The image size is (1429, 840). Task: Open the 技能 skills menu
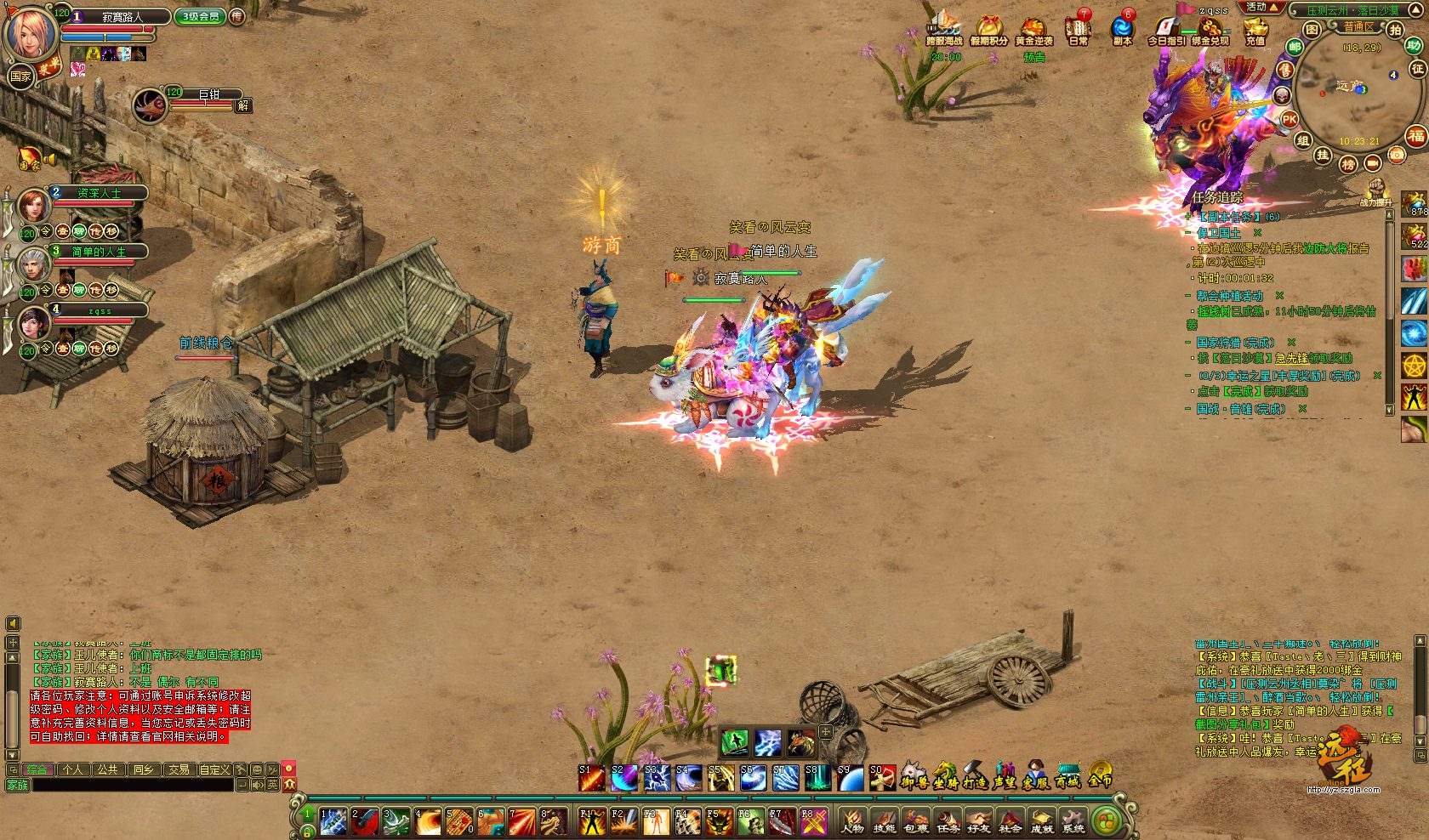pos(885,822)
